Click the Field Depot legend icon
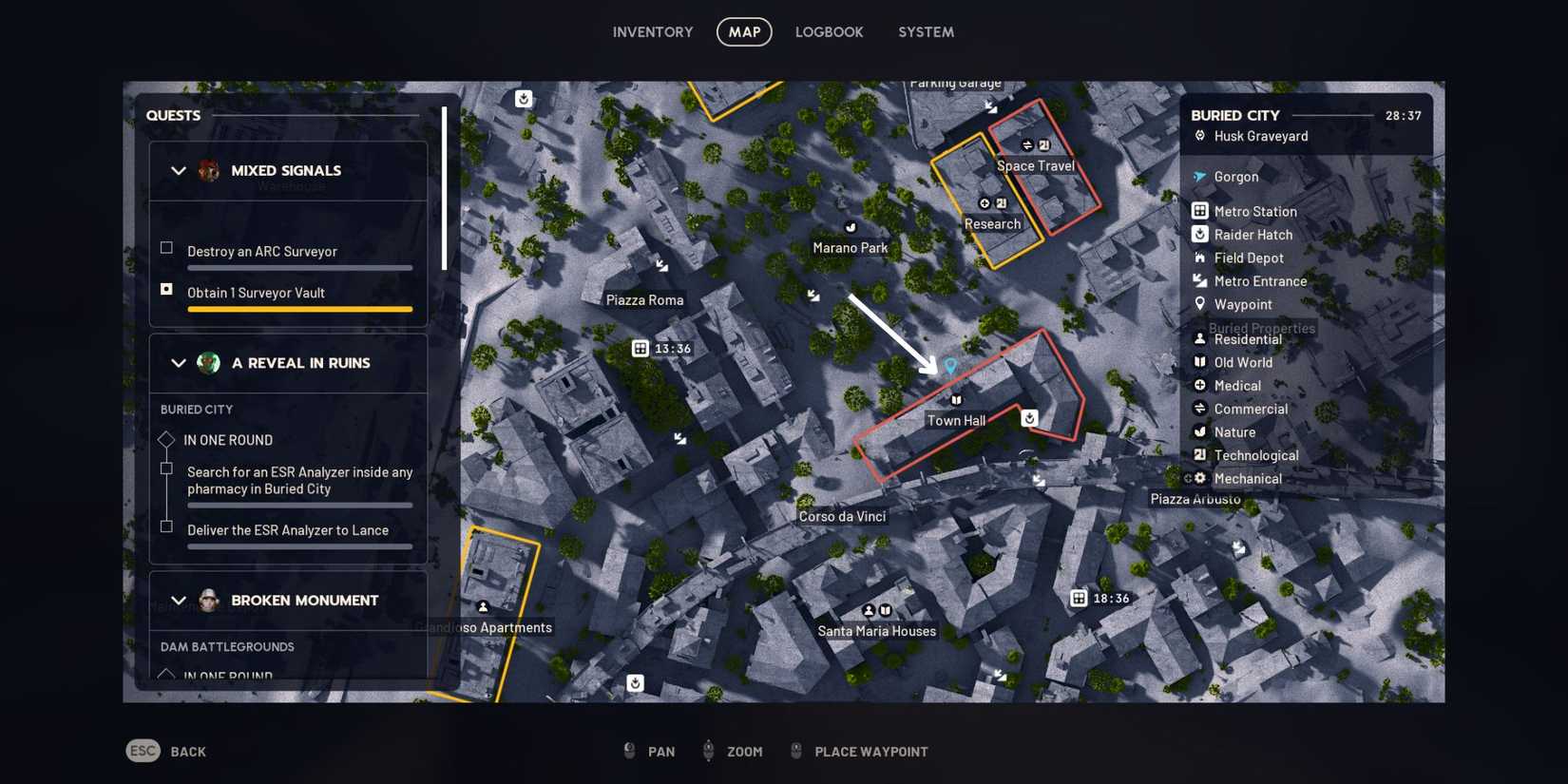This screenshot has height=784, width=1568. [1200, 258]
